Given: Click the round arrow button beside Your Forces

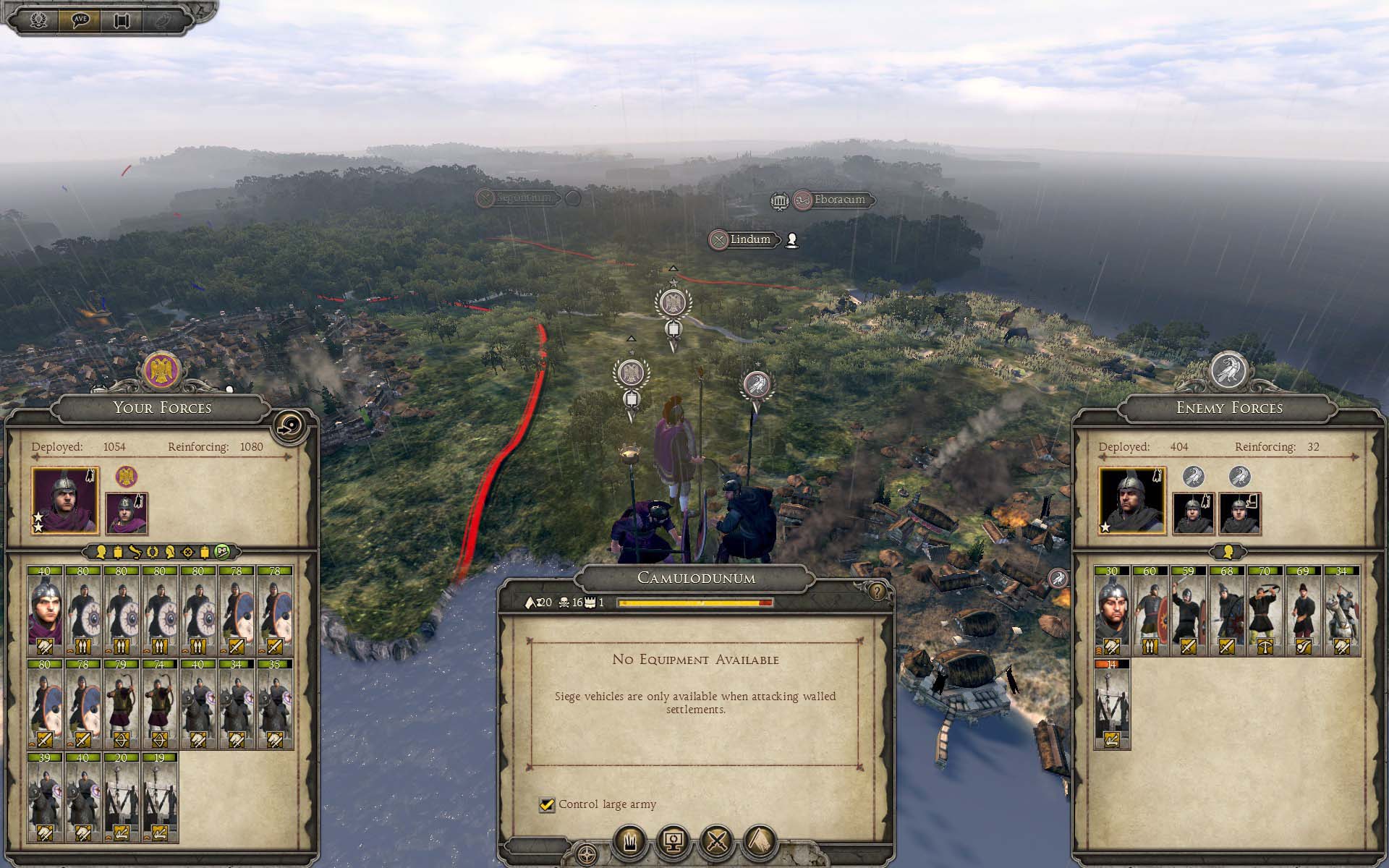Looking at the screenshot, I should point(292,427).
